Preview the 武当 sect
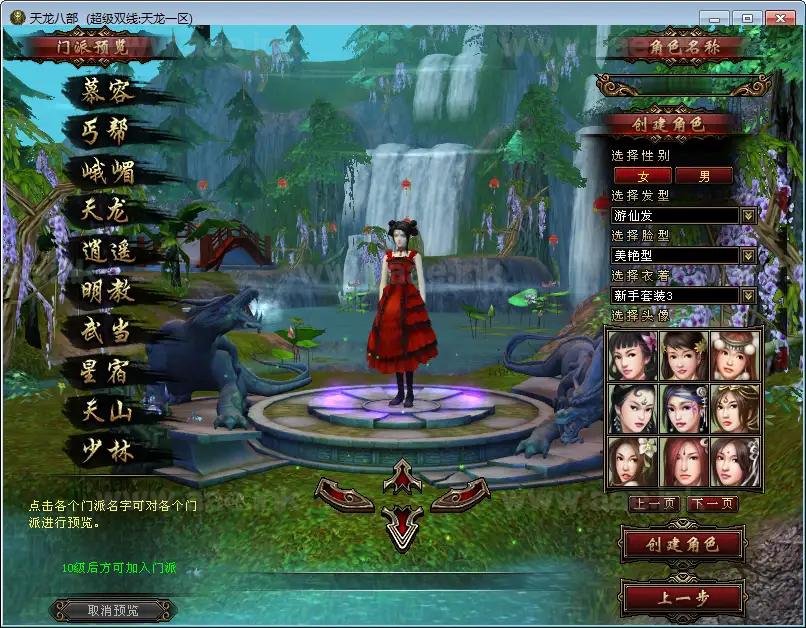 [x=108, y=331]
